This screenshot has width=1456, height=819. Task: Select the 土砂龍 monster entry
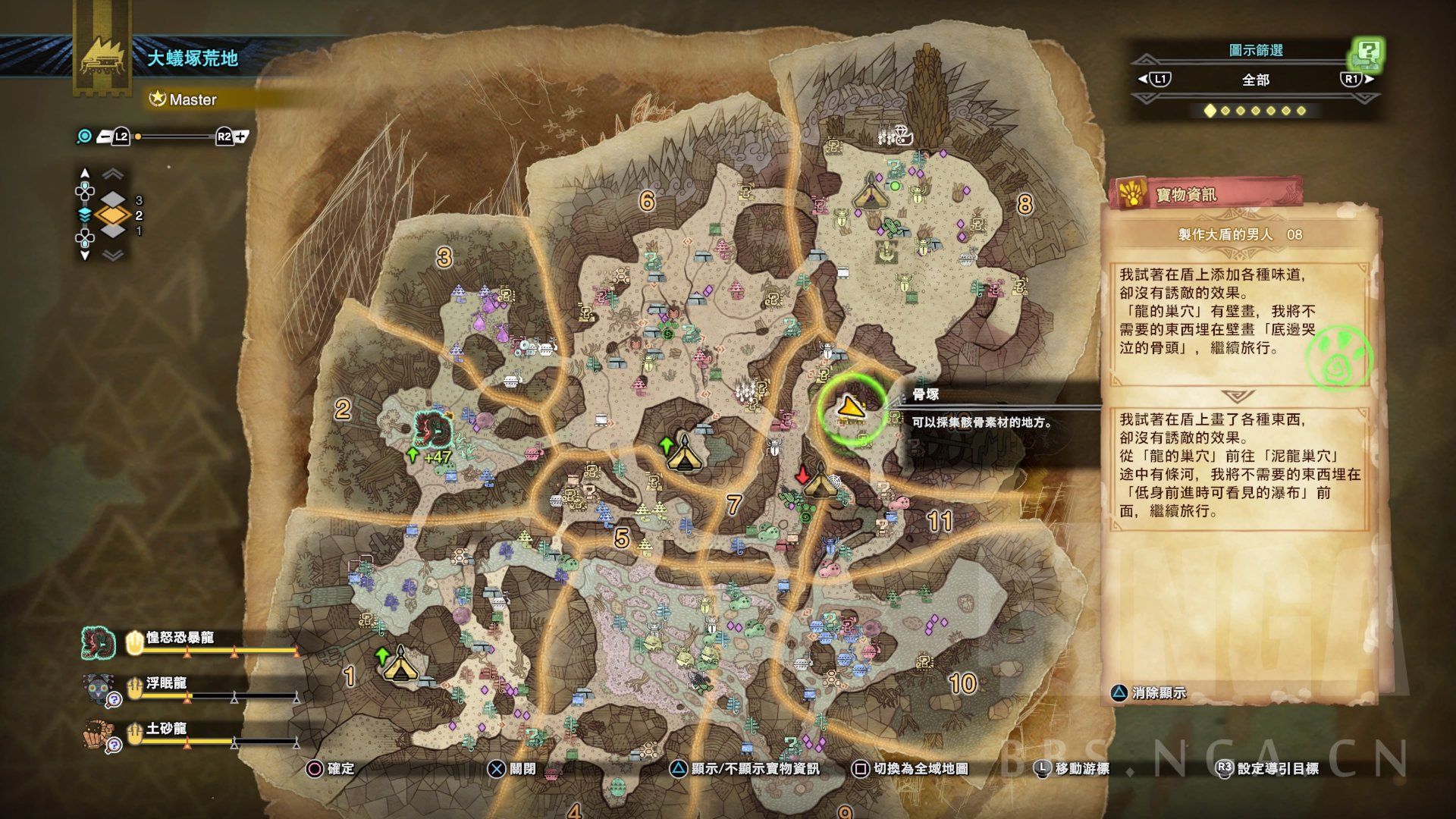point(166,730)
